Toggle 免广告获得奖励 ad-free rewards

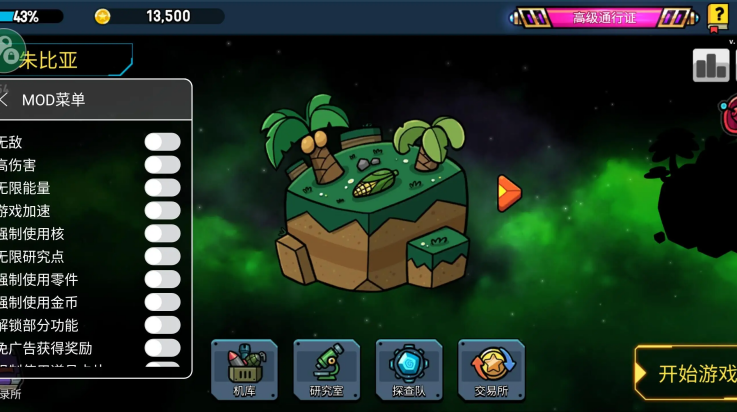(162, 348)
